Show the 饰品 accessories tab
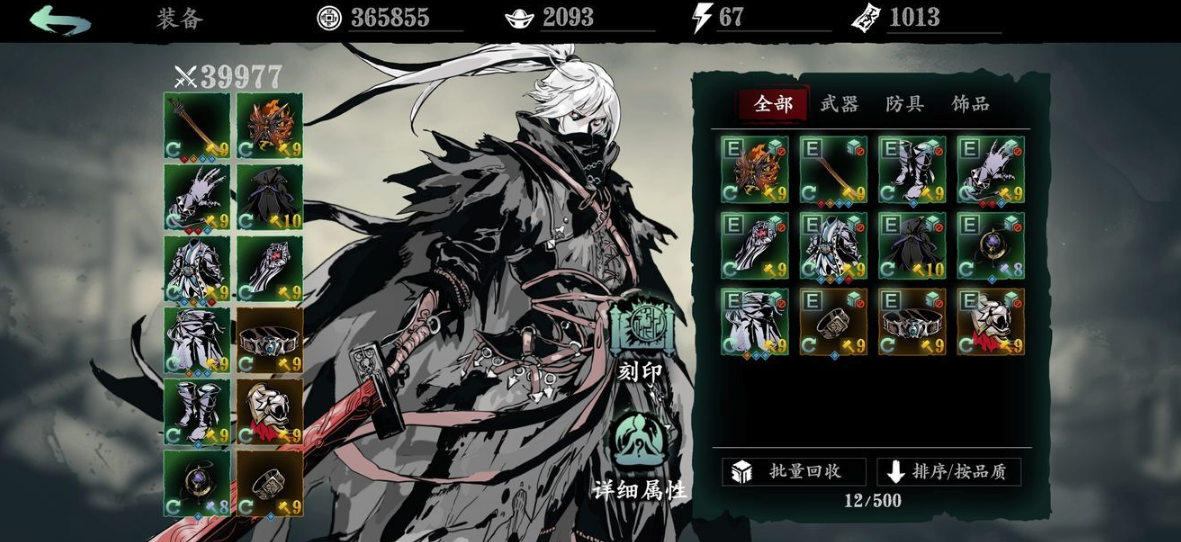The height and width of the screenshot is (542, 1181). click(x=970, y=104)
